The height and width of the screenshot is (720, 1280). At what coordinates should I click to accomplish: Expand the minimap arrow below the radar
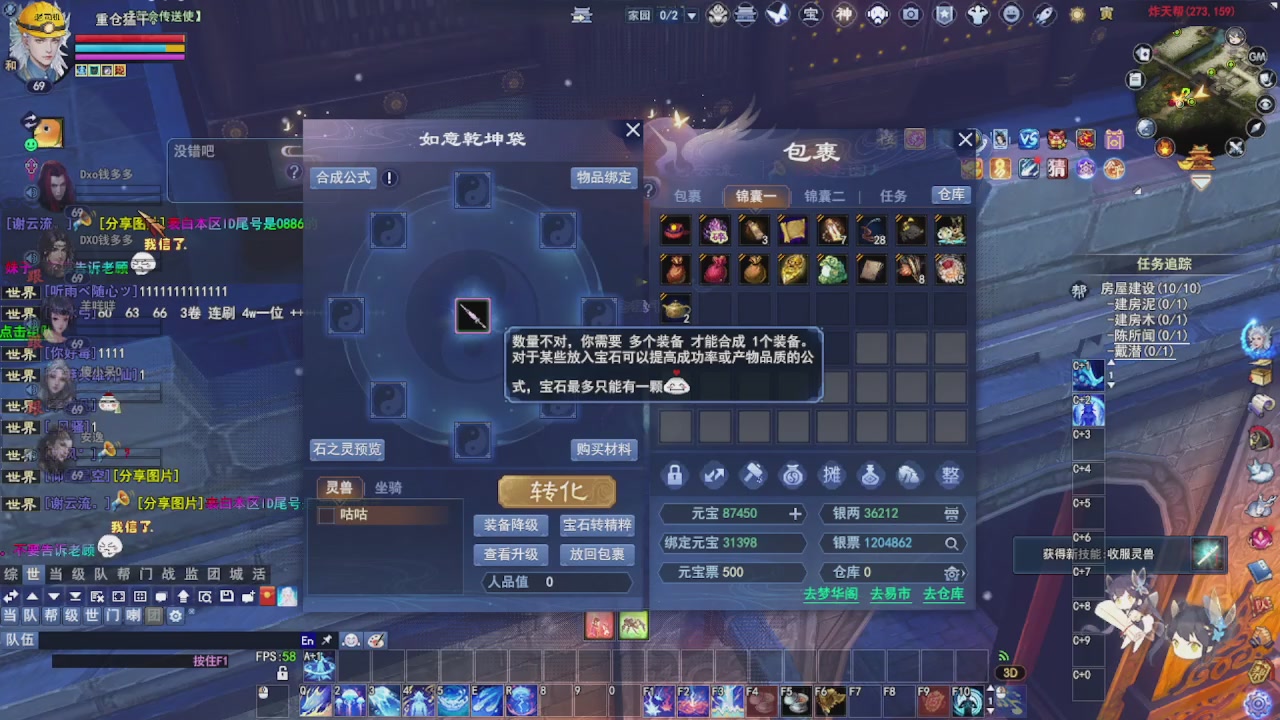point(1200,182)
